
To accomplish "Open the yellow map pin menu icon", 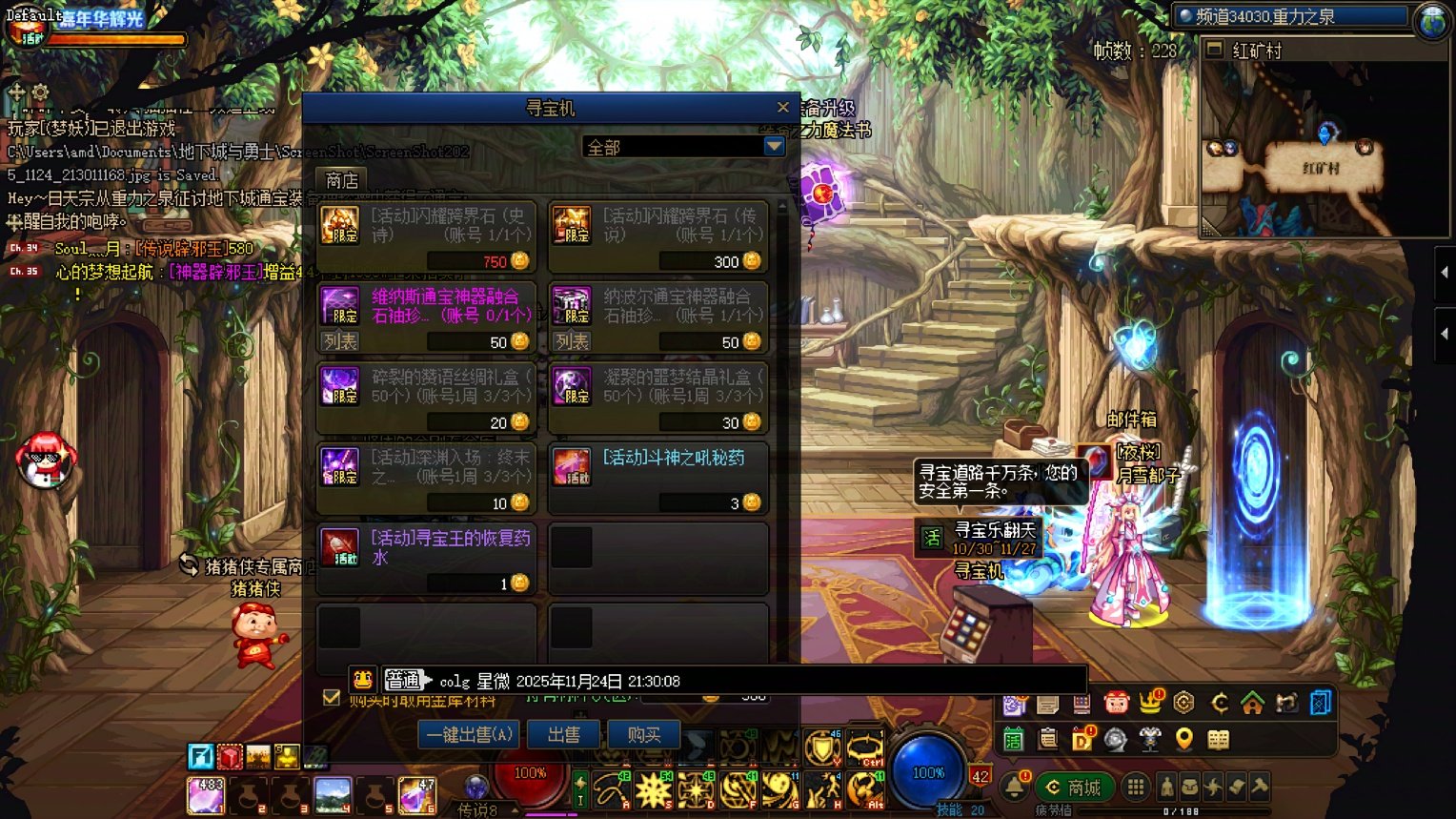I will pos(1183,739).
